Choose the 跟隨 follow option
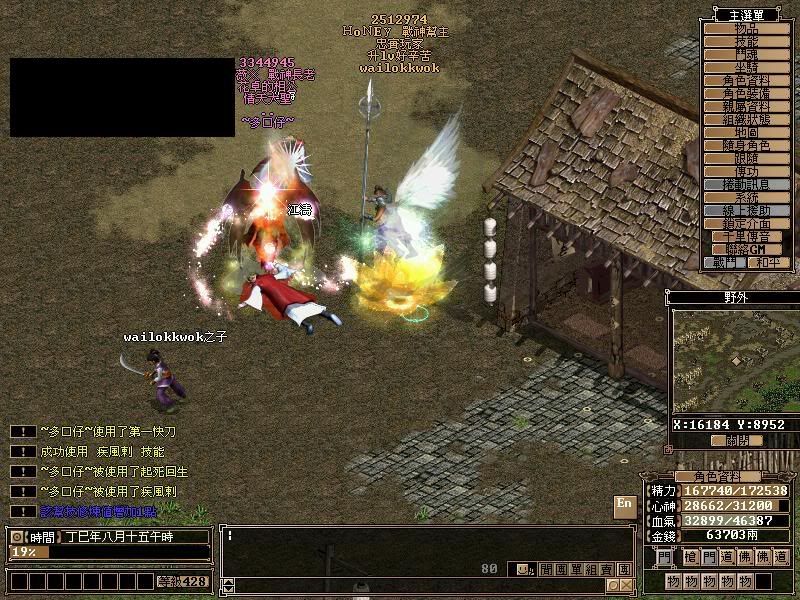 click(x=745, y=158)
